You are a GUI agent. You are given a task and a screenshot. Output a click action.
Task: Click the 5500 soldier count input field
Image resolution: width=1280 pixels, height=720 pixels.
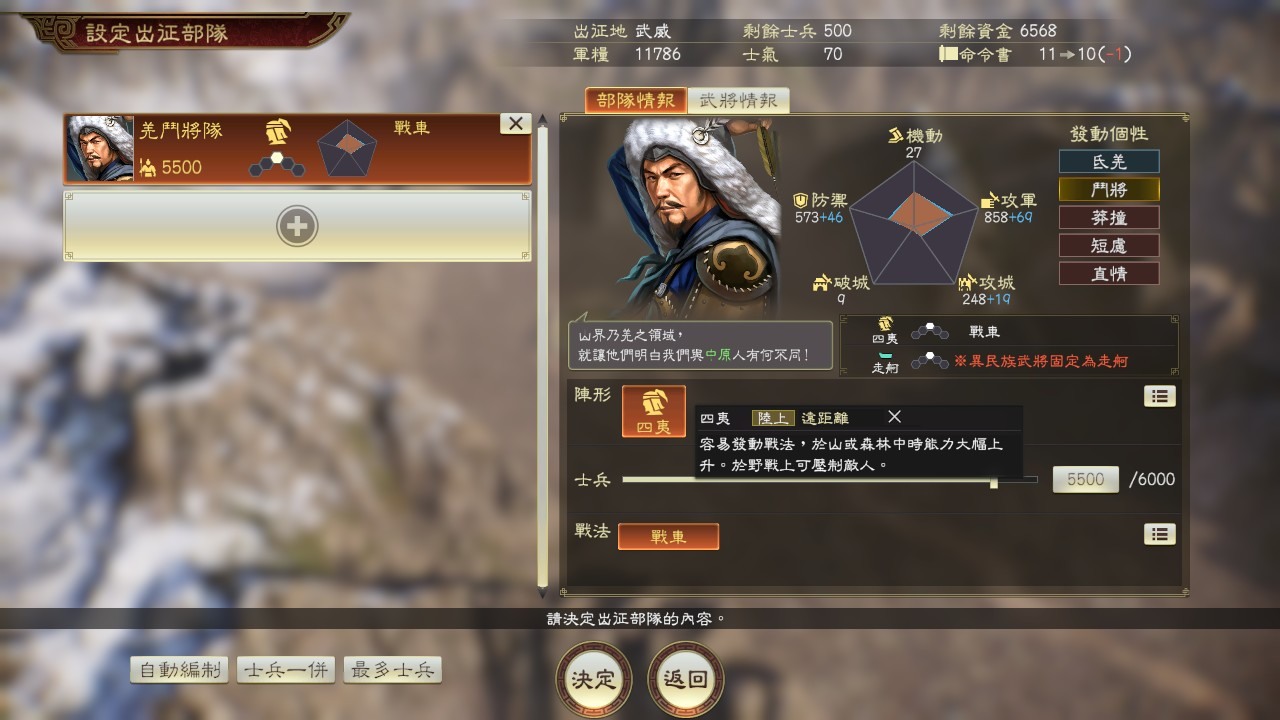click(1085, 479)
